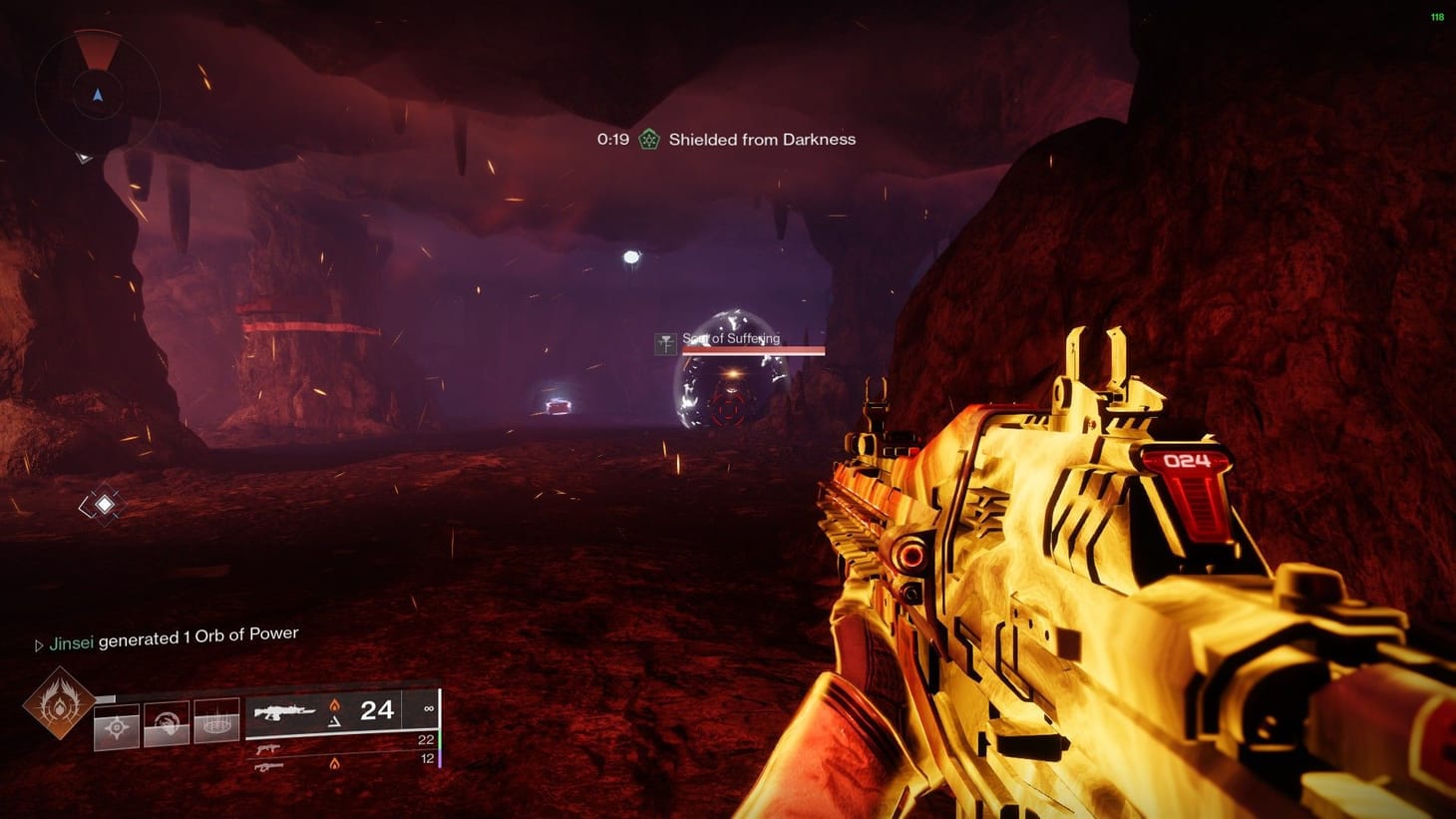This screenshot has height=819, width=1456.
Task: Click the solar flame element icon
Action: [x=335, y=704]
